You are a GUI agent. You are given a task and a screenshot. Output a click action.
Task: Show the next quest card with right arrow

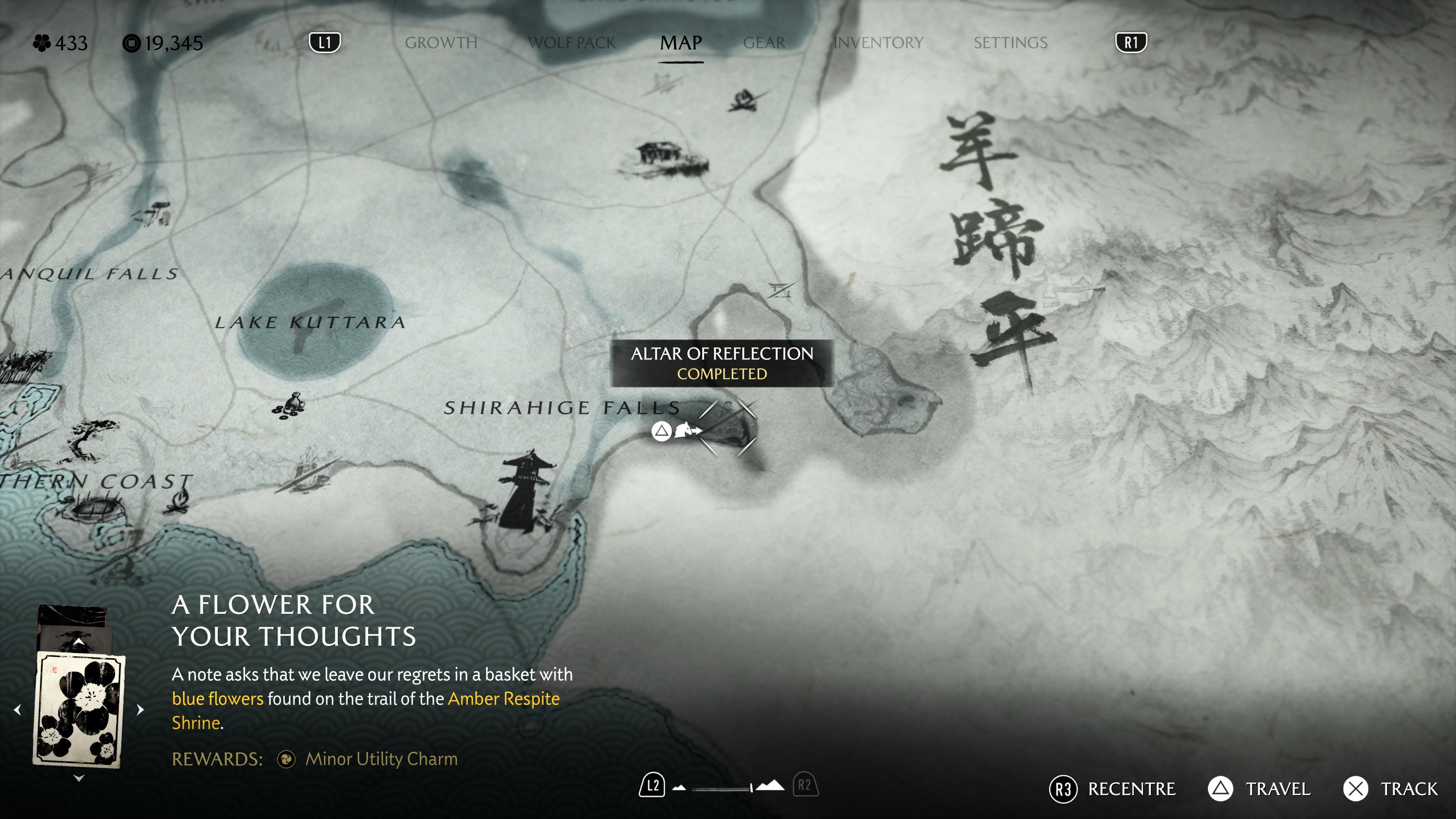141,709
